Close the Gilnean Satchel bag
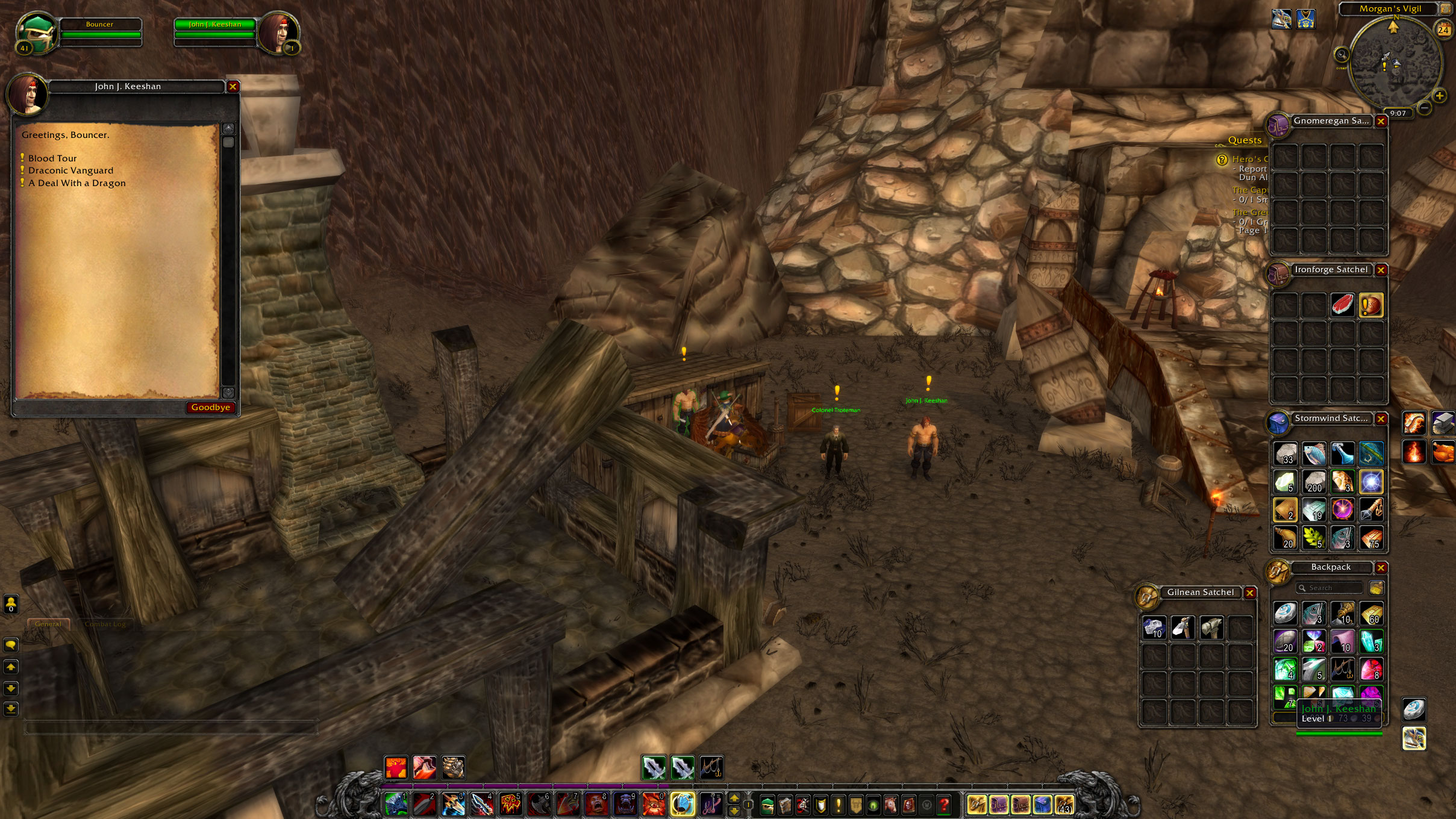1456x819 pixels. (x=1250, y=593)
